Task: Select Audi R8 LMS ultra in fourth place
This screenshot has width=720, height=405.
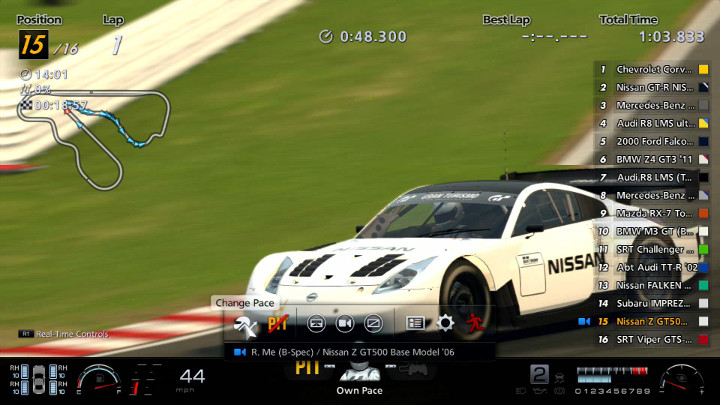Action: [654, 124]
